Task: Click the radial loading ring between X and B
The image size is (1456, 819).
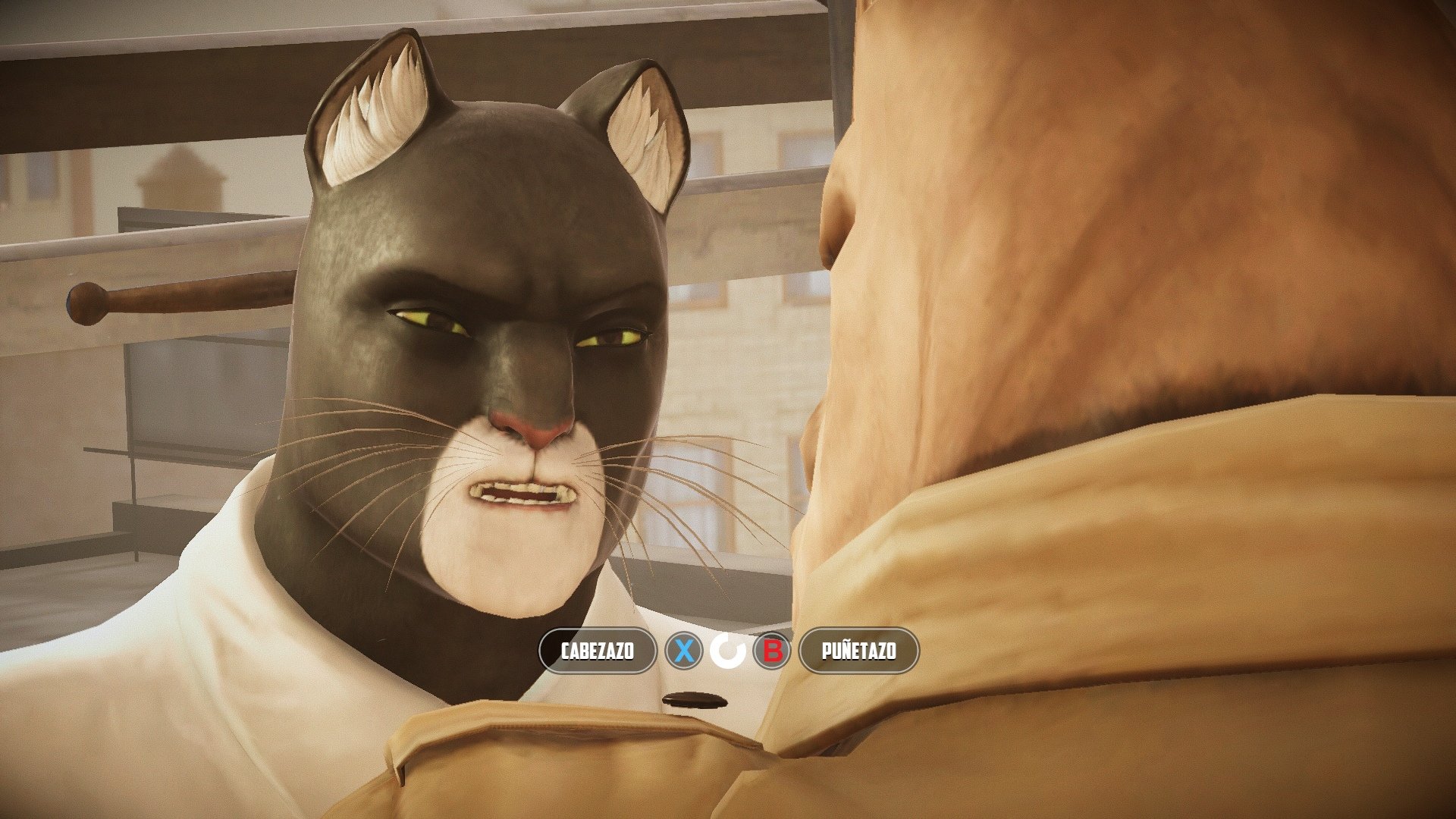Action: pyautogui.click(x=728, y=651)
